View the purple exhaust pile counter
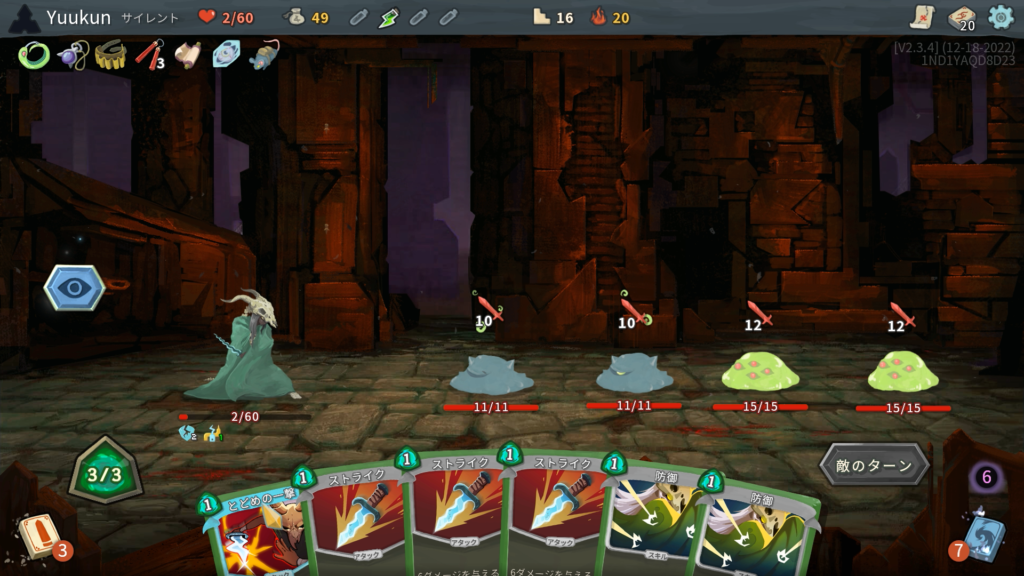This screenshot has height=576, width=1024. pyautogui.click(x=986, y=477)
